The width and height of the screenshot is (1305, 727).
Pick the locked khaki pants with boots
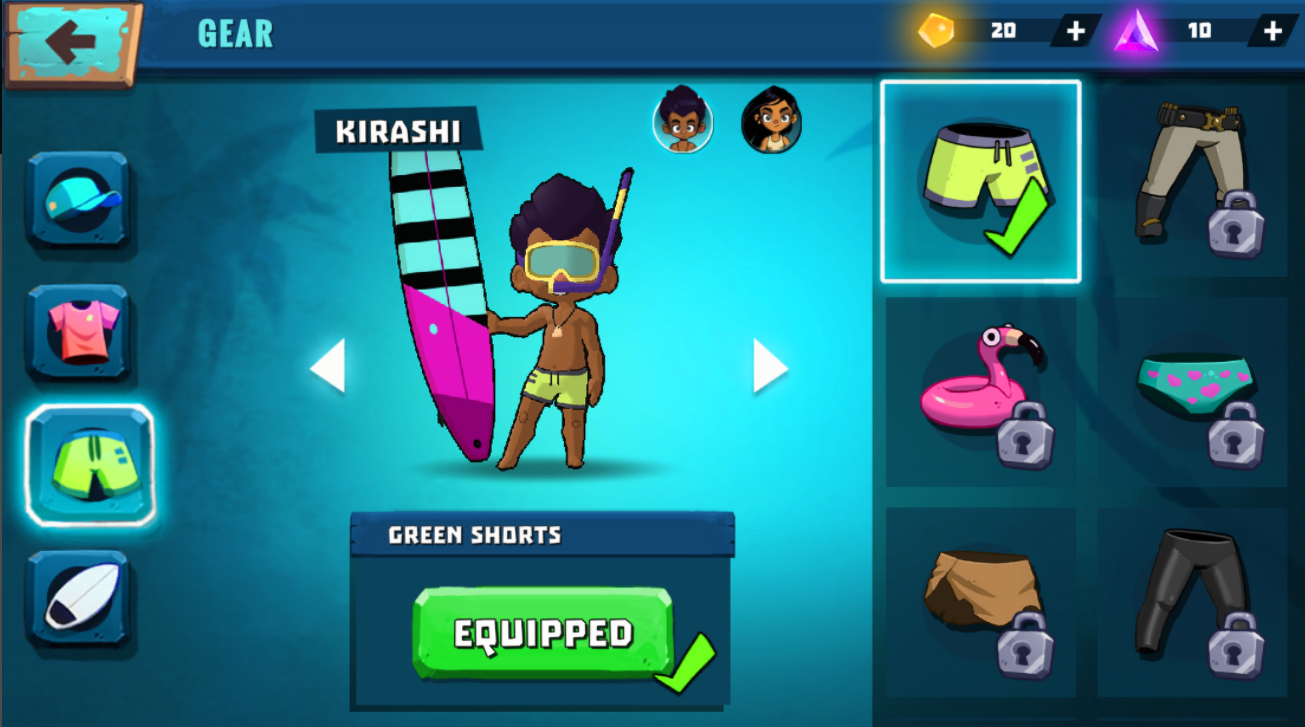[1192, 182]
